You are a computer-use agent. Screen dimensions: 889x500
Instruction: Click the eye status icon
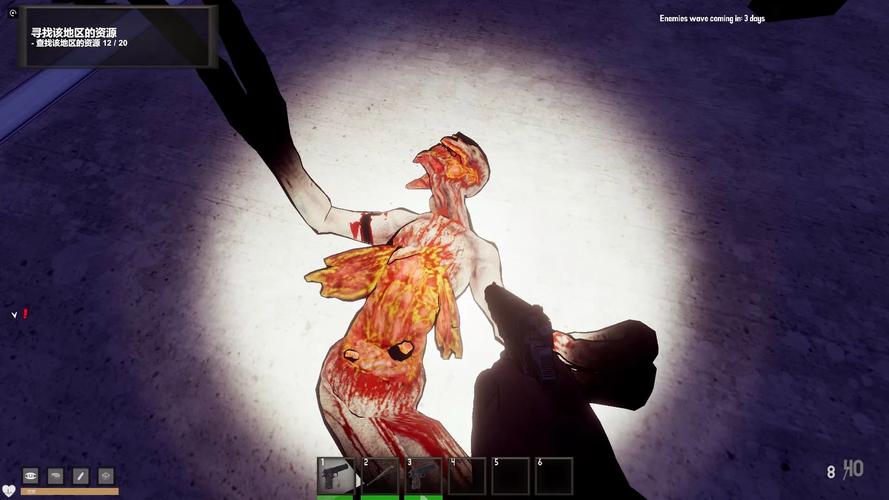coord(30,475)
